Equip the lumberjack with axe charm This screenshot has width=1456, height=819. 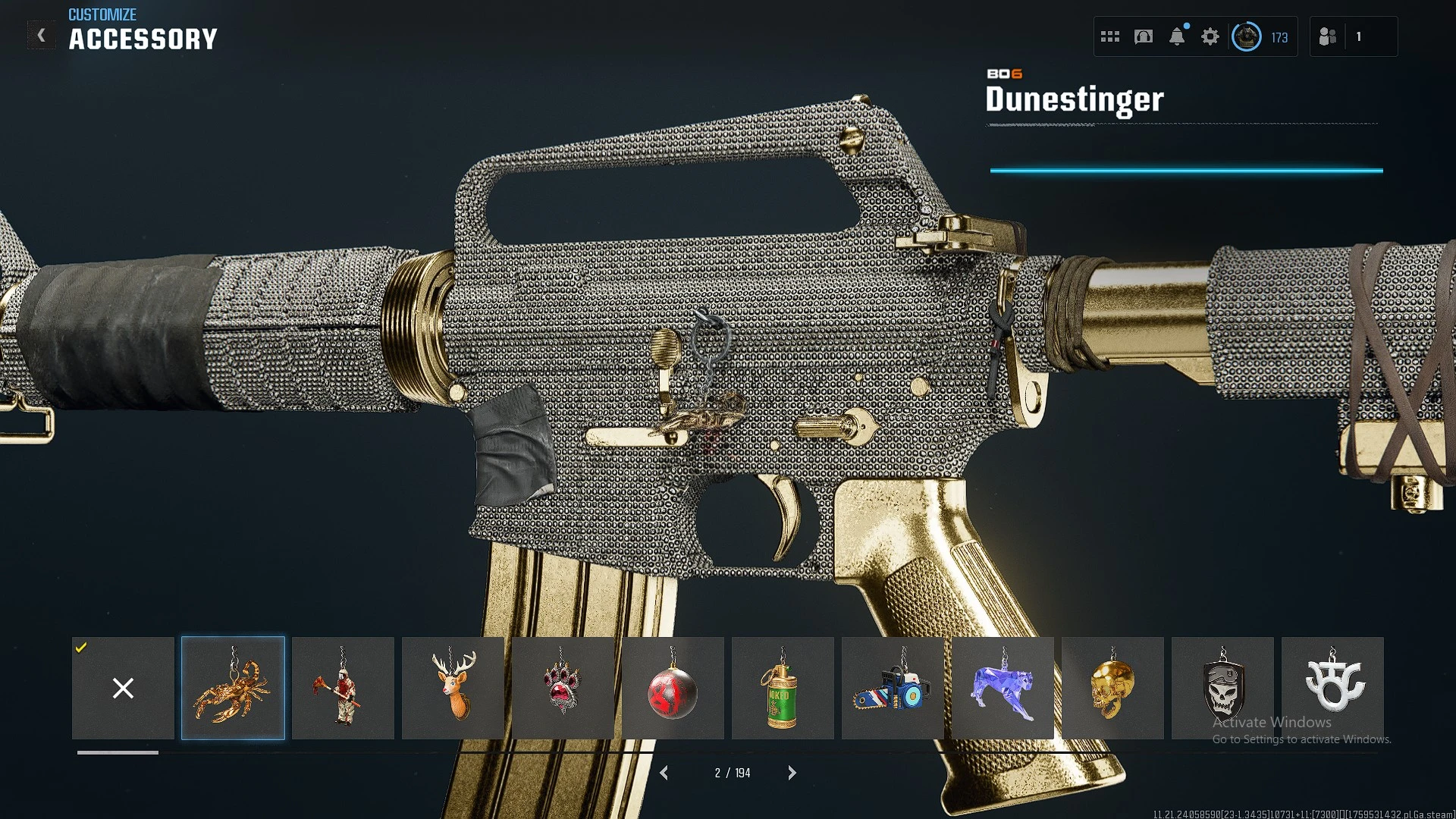point(343,688)
